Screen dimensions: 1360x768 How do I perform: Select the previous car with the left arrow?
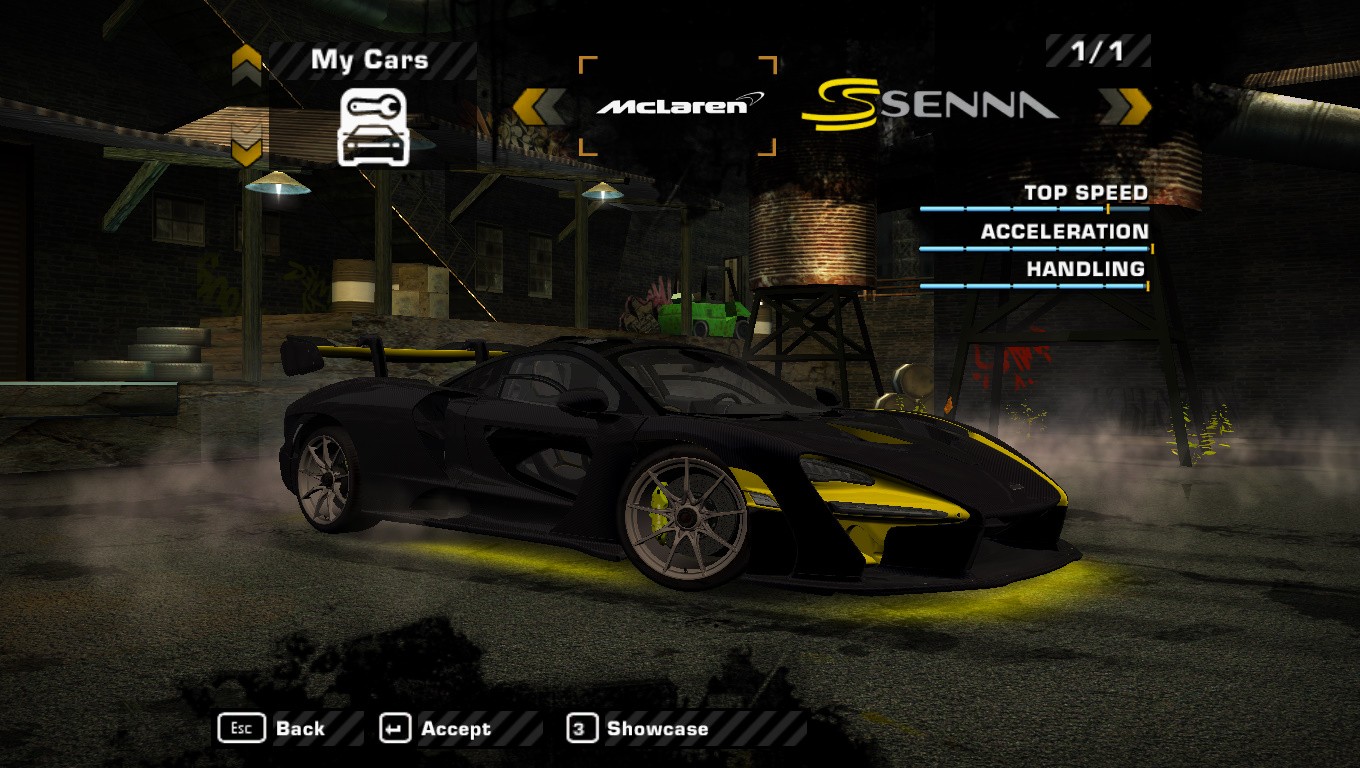click(537, 106)
